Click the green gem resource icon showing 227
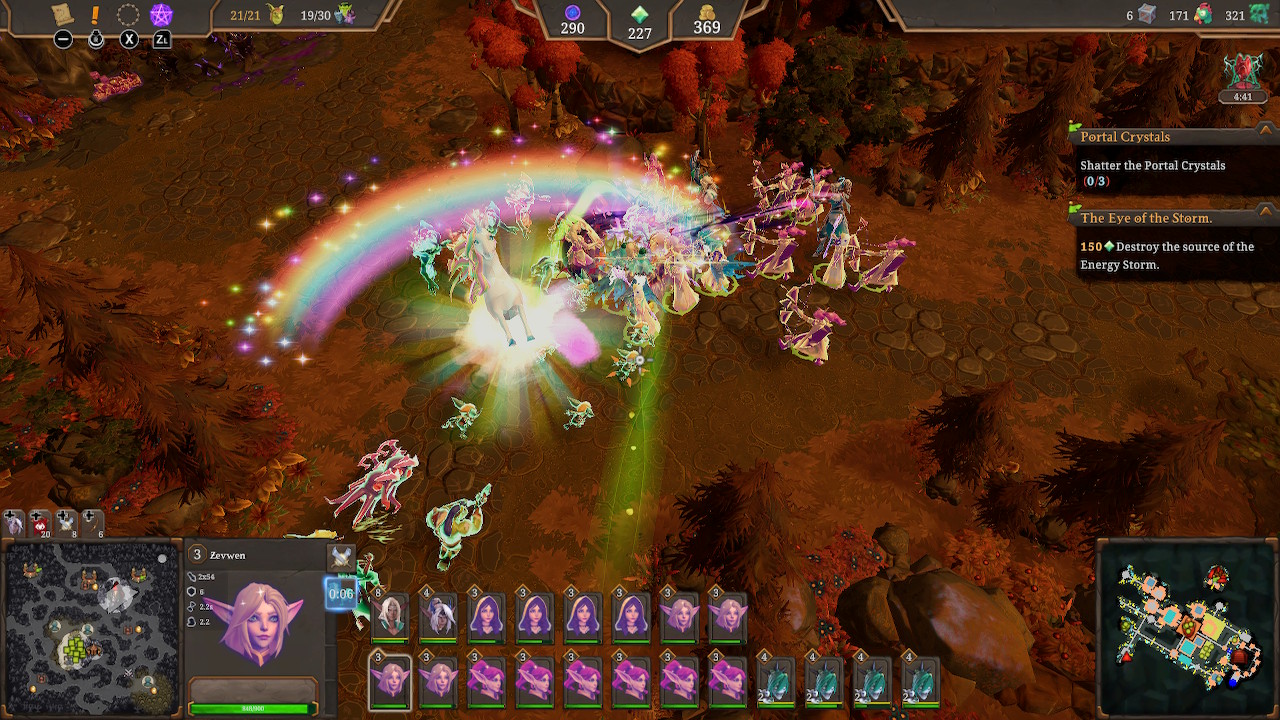 [x=641, y=14]
